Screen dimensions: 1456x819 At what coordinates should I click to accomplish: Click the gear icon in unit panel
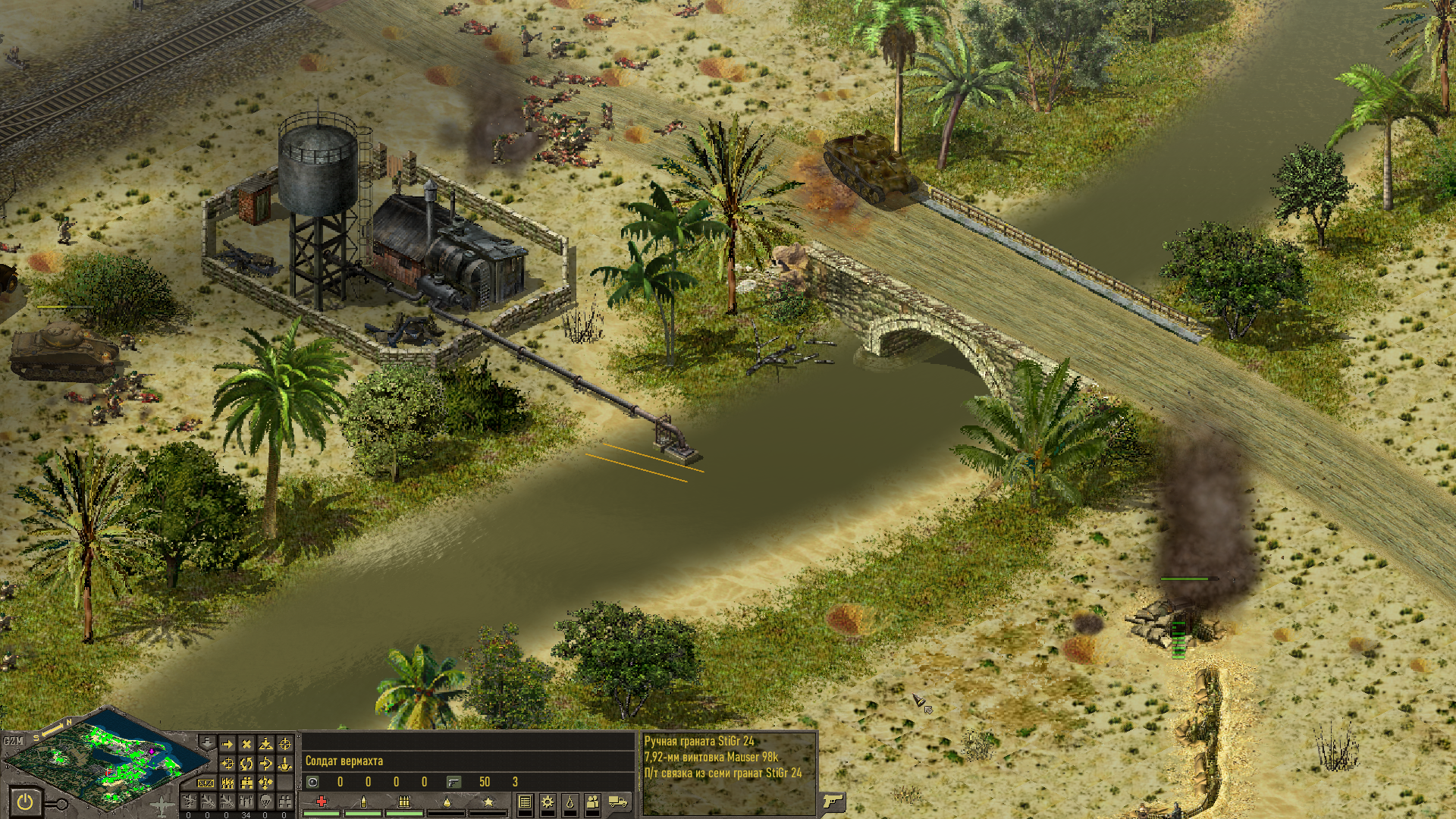point(548,802)
